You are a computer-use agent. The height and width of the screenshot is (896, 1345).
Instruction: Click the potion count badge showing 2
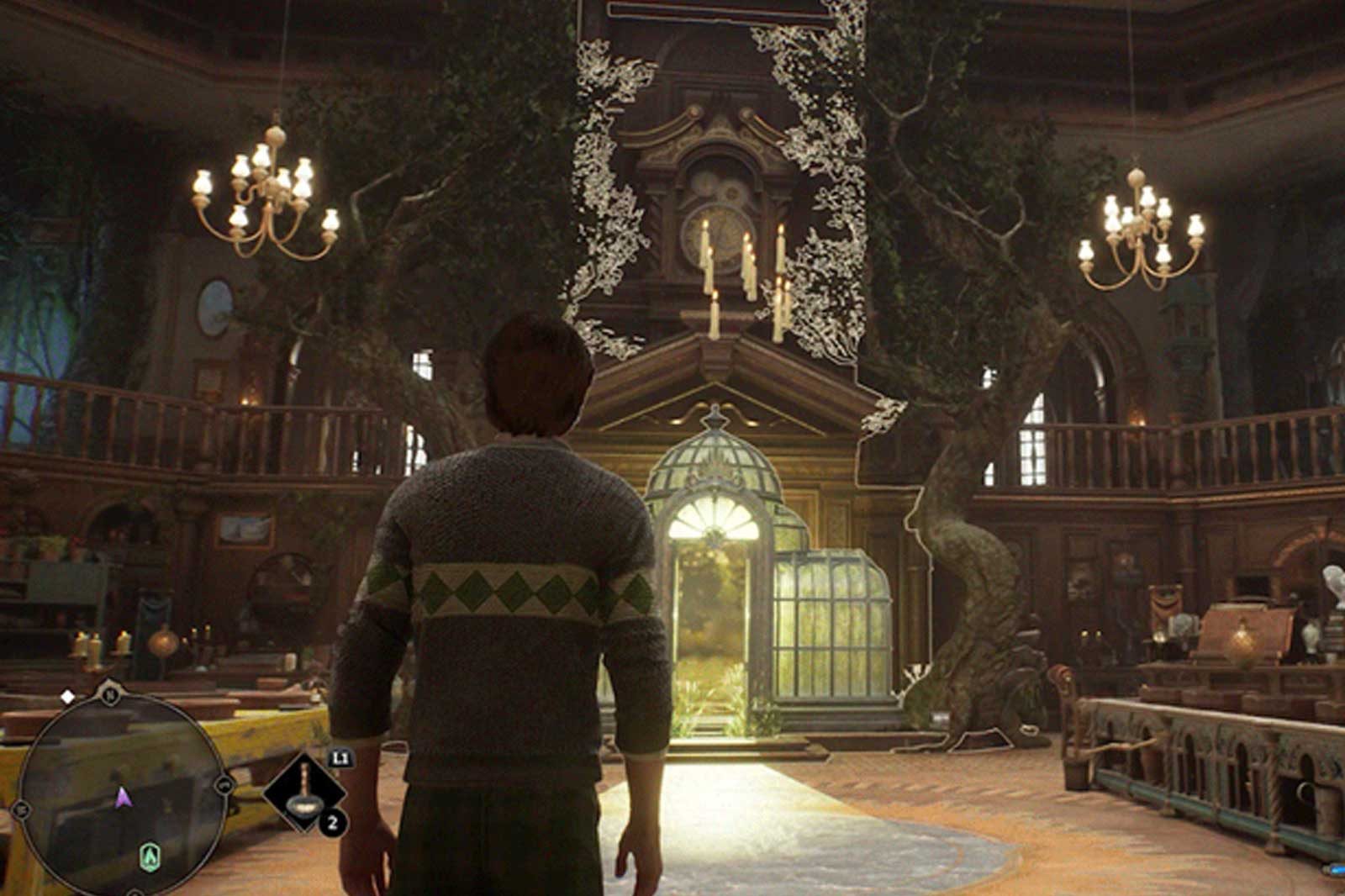point(332,822)
